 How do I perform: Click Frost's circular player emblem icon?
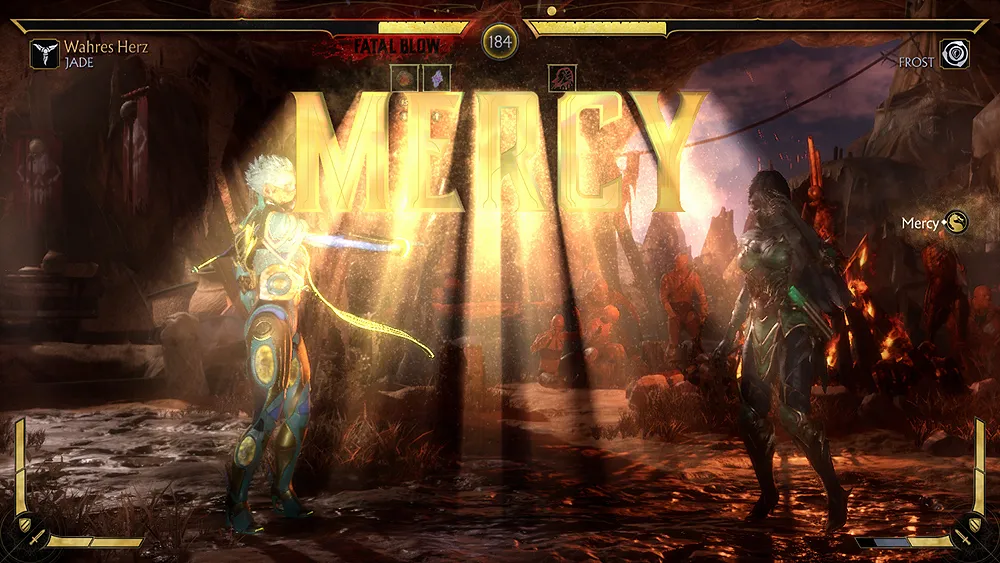coord(955,53)
